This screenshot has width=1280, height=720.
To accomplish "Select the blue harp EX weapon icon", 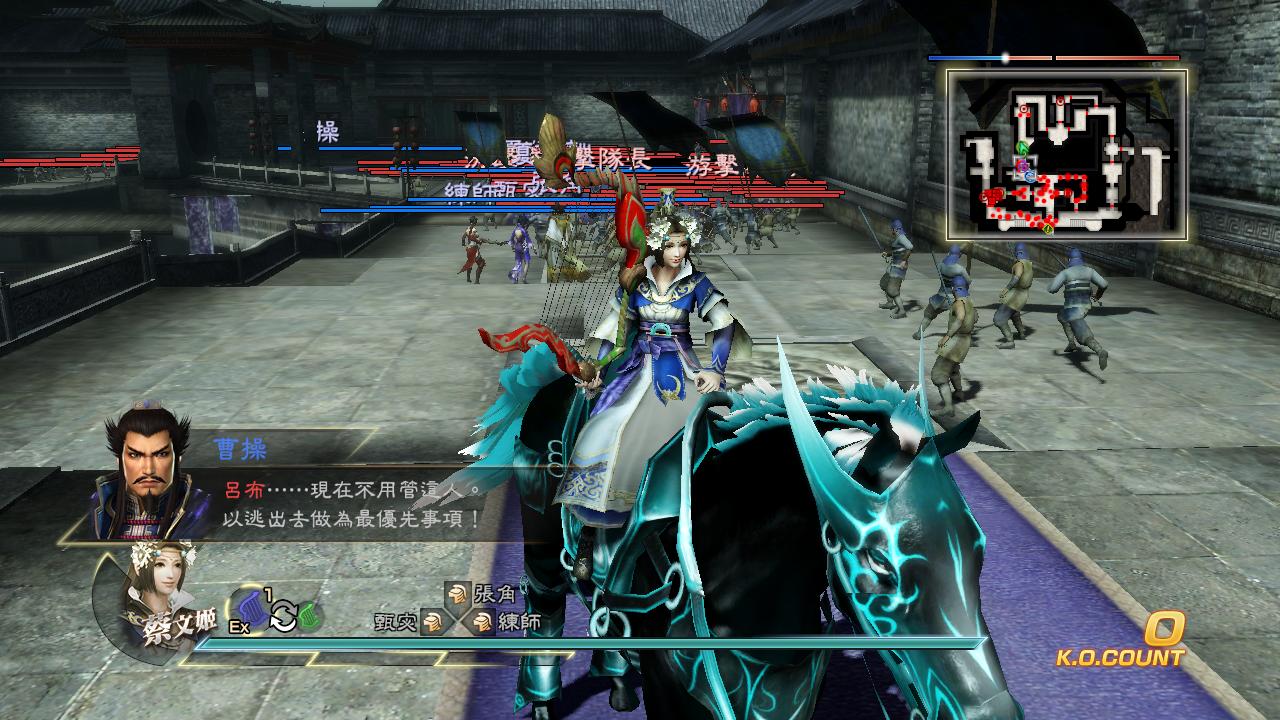I will click(x=251, y=610).
